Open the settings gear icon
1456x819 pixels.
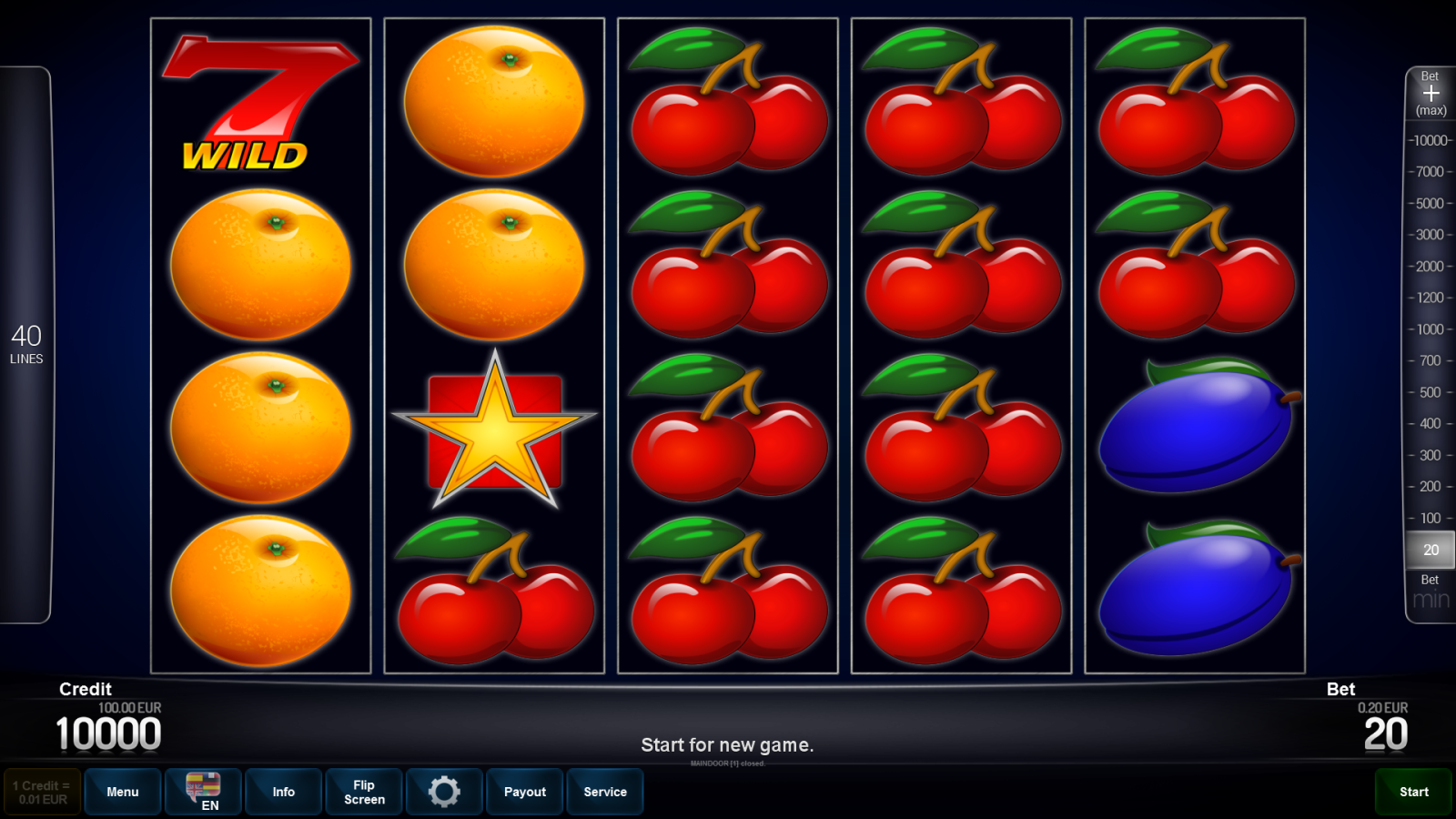coord(444,792)
